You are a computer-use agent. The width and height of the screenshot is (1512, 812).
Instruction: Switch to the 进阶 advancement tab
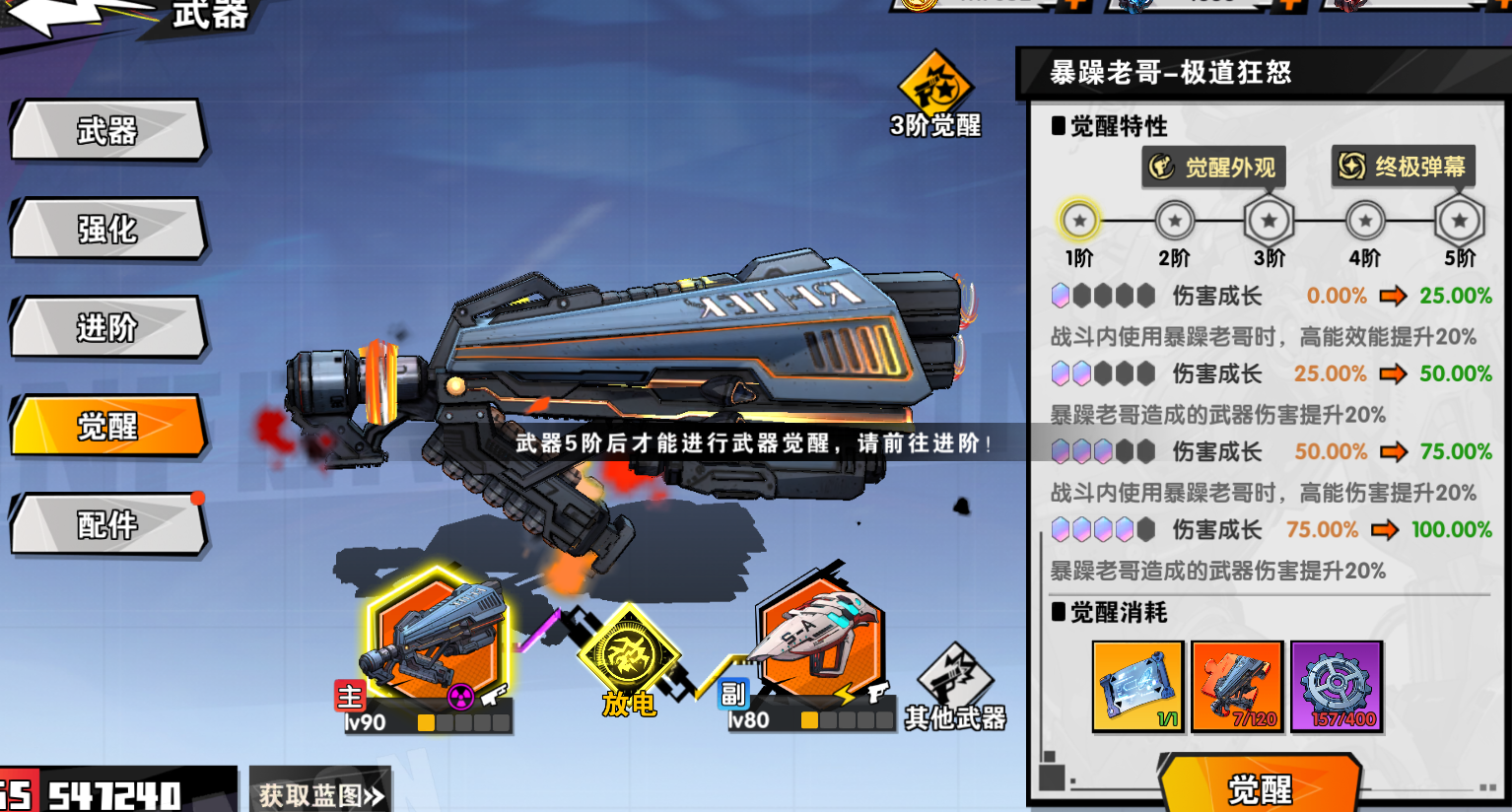(x=108, y=328)
